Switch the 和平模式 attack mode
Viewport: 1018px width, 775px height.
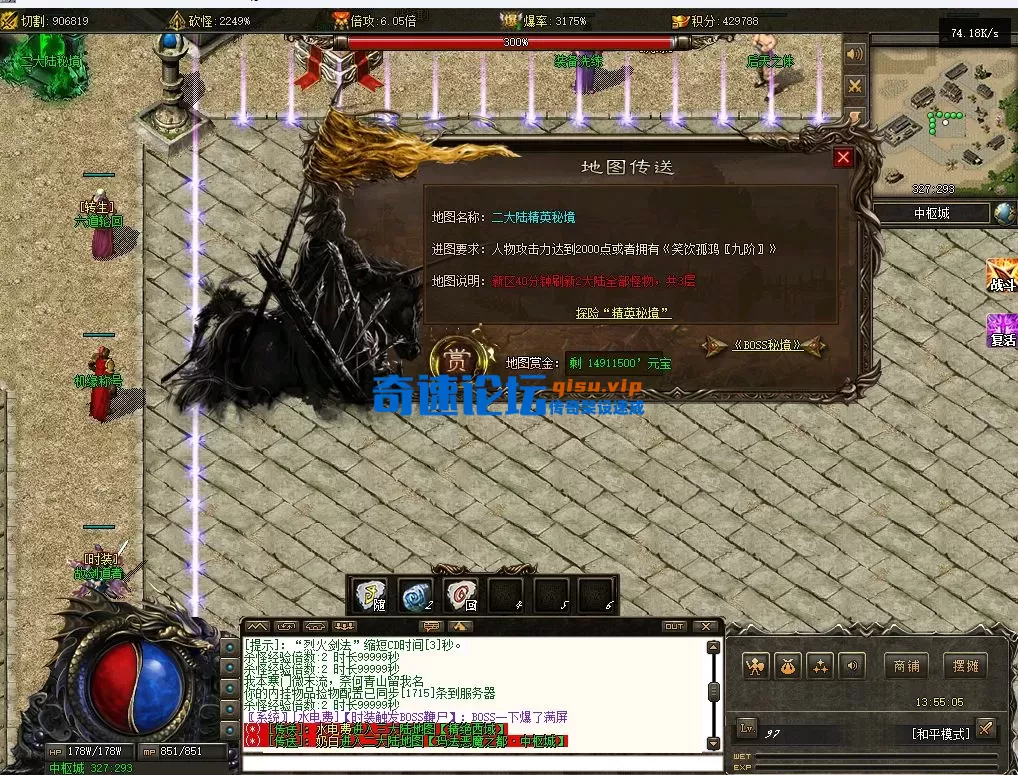(940, 733)
